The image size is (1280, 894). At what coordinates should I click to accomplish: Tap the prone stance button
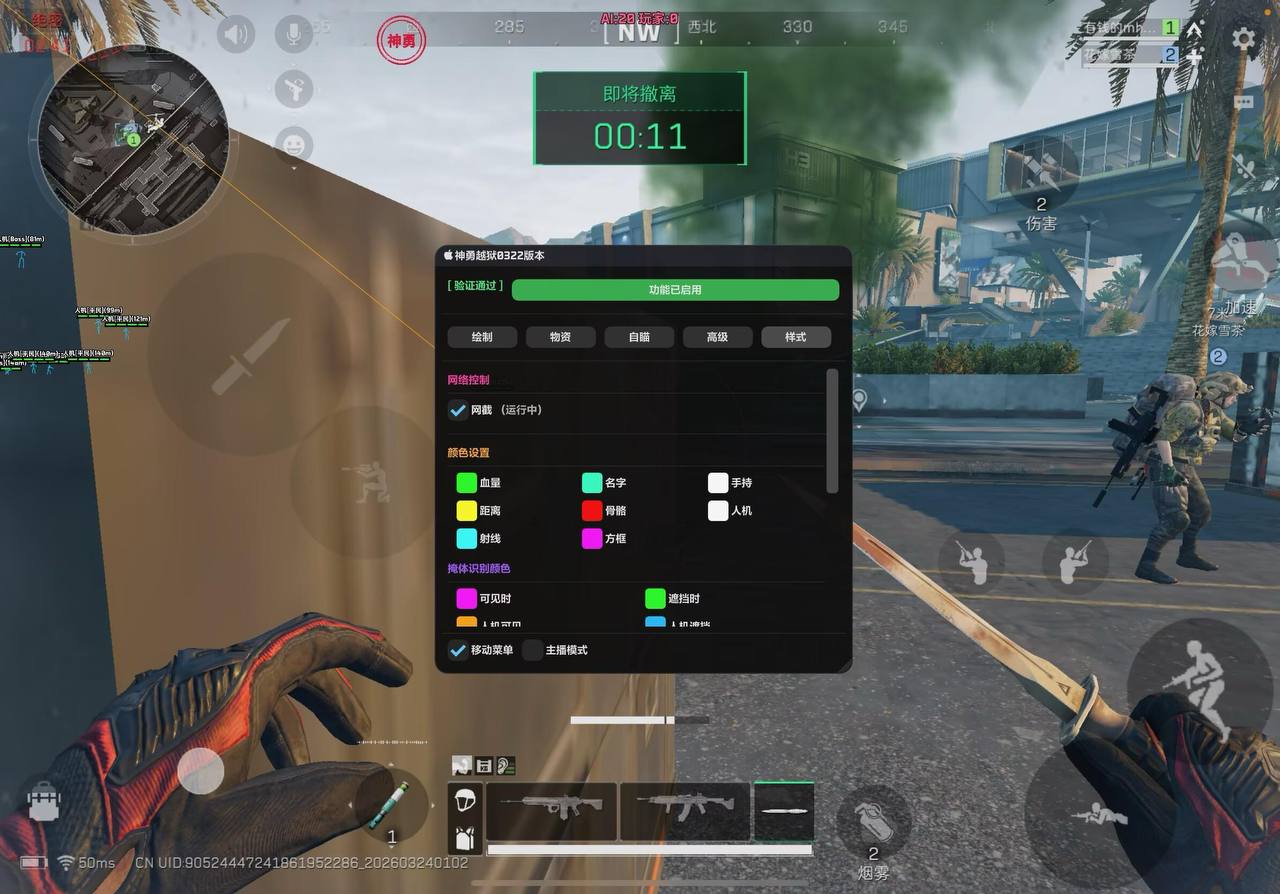[x=1098, y=815]
